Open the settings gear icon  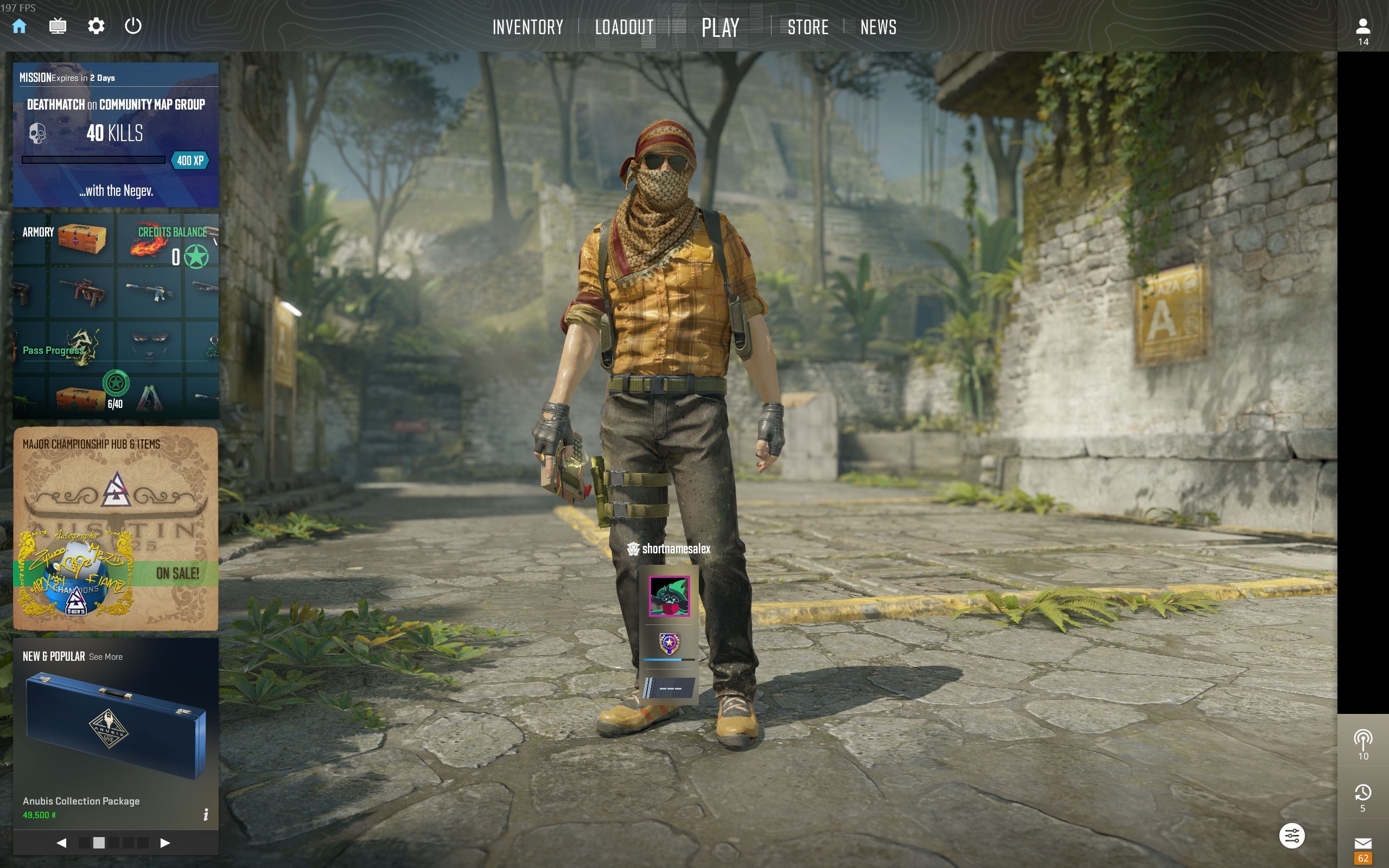point(96,26)
